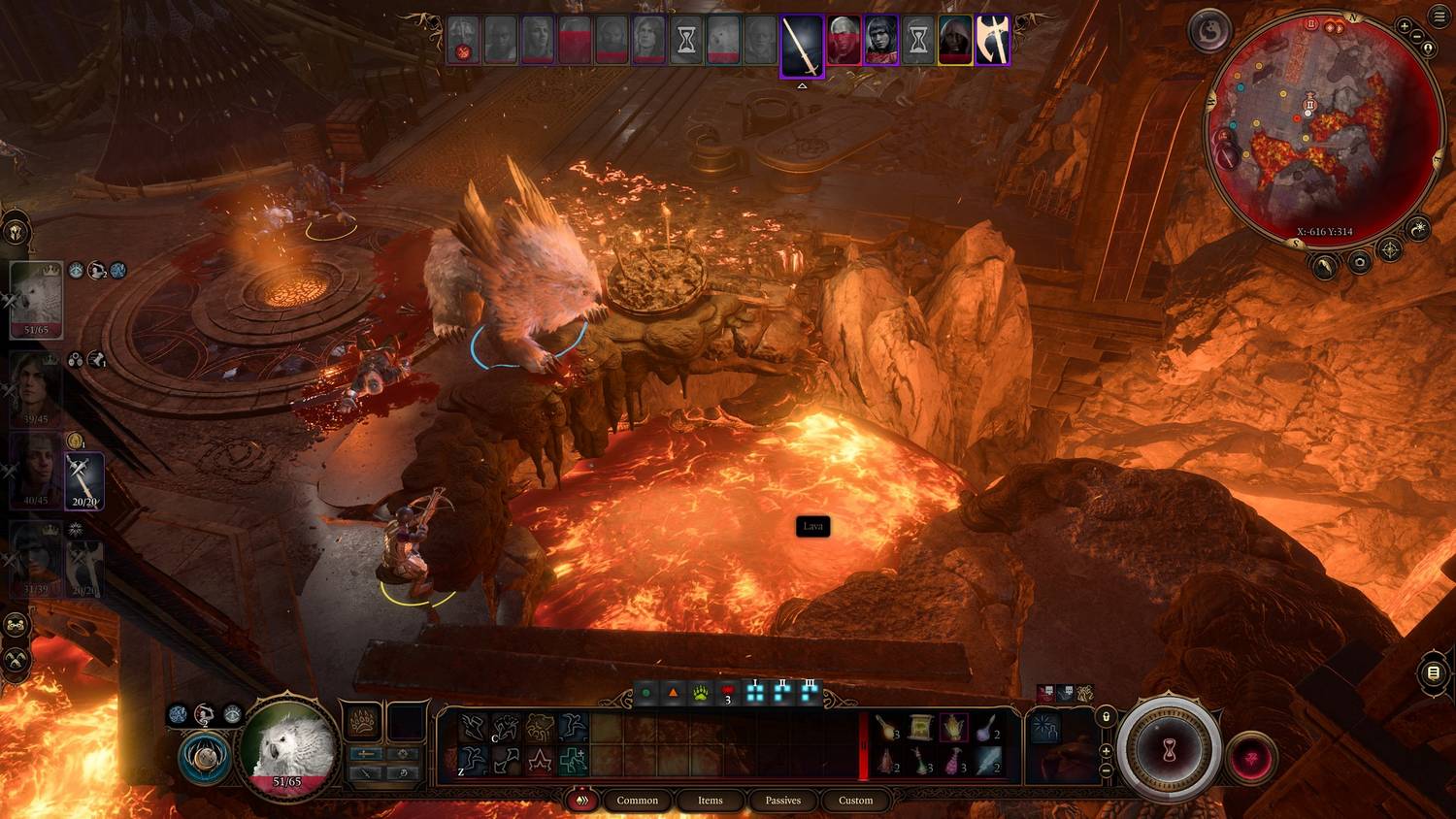This screenshot has height=819, width=1456.
Task: Switch to the Common hotbar tab
Action: point(637,801)
